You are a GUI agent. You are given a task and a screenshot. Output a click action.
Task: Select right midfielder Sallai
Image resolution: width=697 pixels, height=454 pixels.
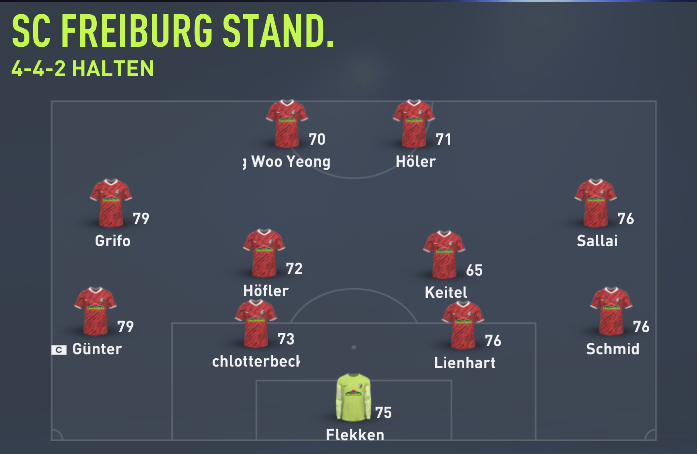click(595, 204)
